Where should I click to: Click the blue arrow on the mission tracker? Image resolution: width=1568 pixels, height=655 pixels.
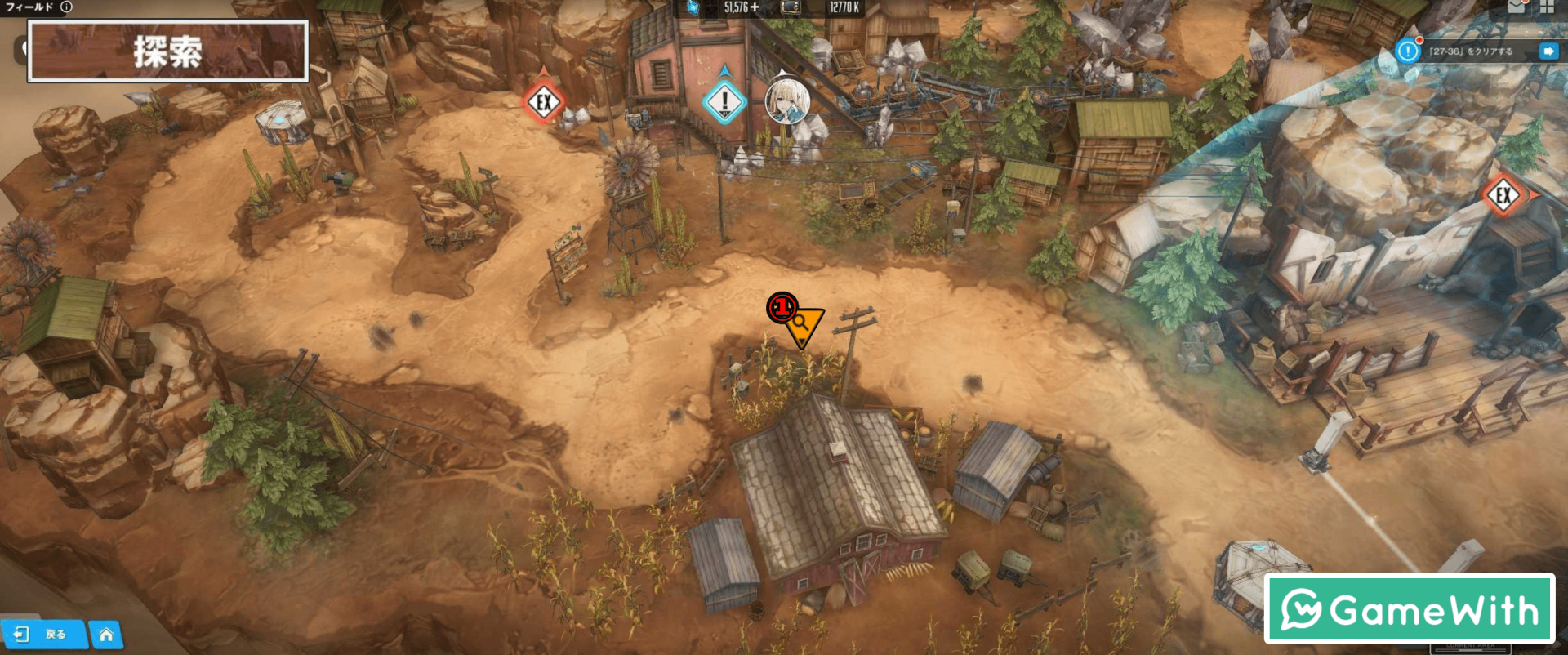click(1548, 51)
